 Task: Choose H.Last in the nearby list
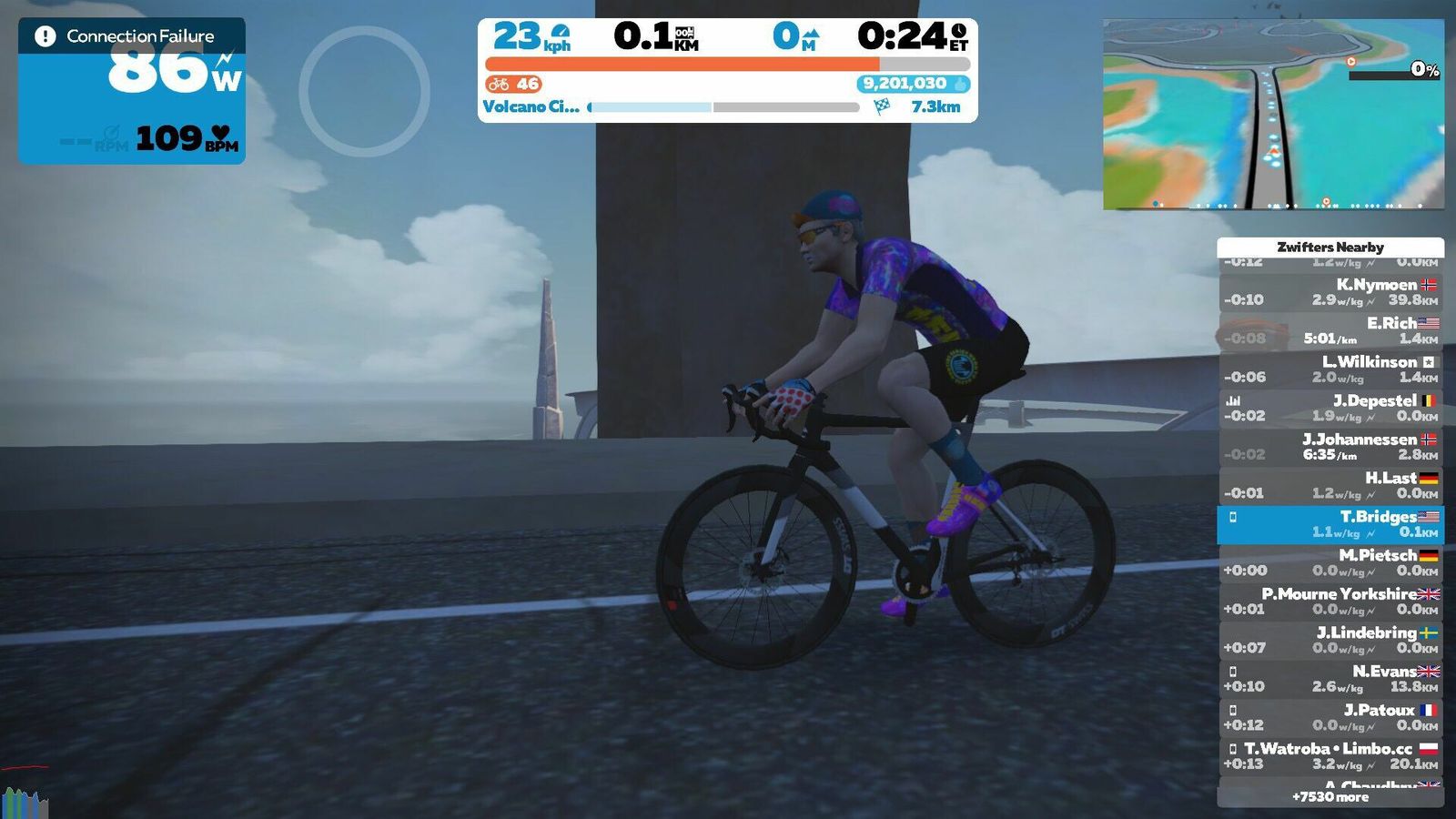click(x=1330, y=485)
